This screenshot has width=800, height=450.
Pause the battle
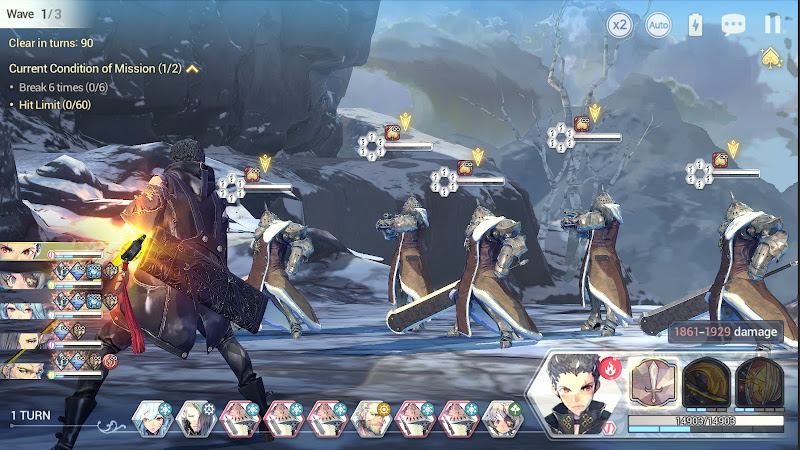pyautogui.click(x=772, y=25)
